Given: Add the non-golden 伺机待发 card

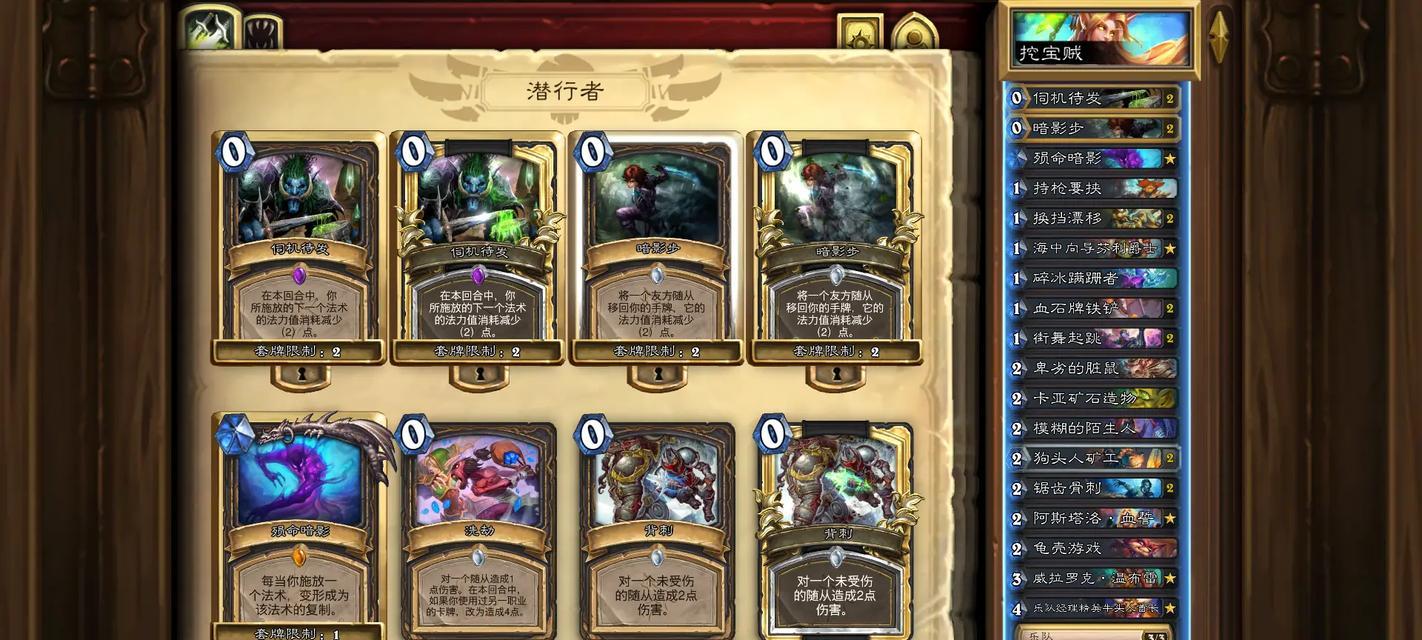Looking at the screenshot, I should (299, 245).
